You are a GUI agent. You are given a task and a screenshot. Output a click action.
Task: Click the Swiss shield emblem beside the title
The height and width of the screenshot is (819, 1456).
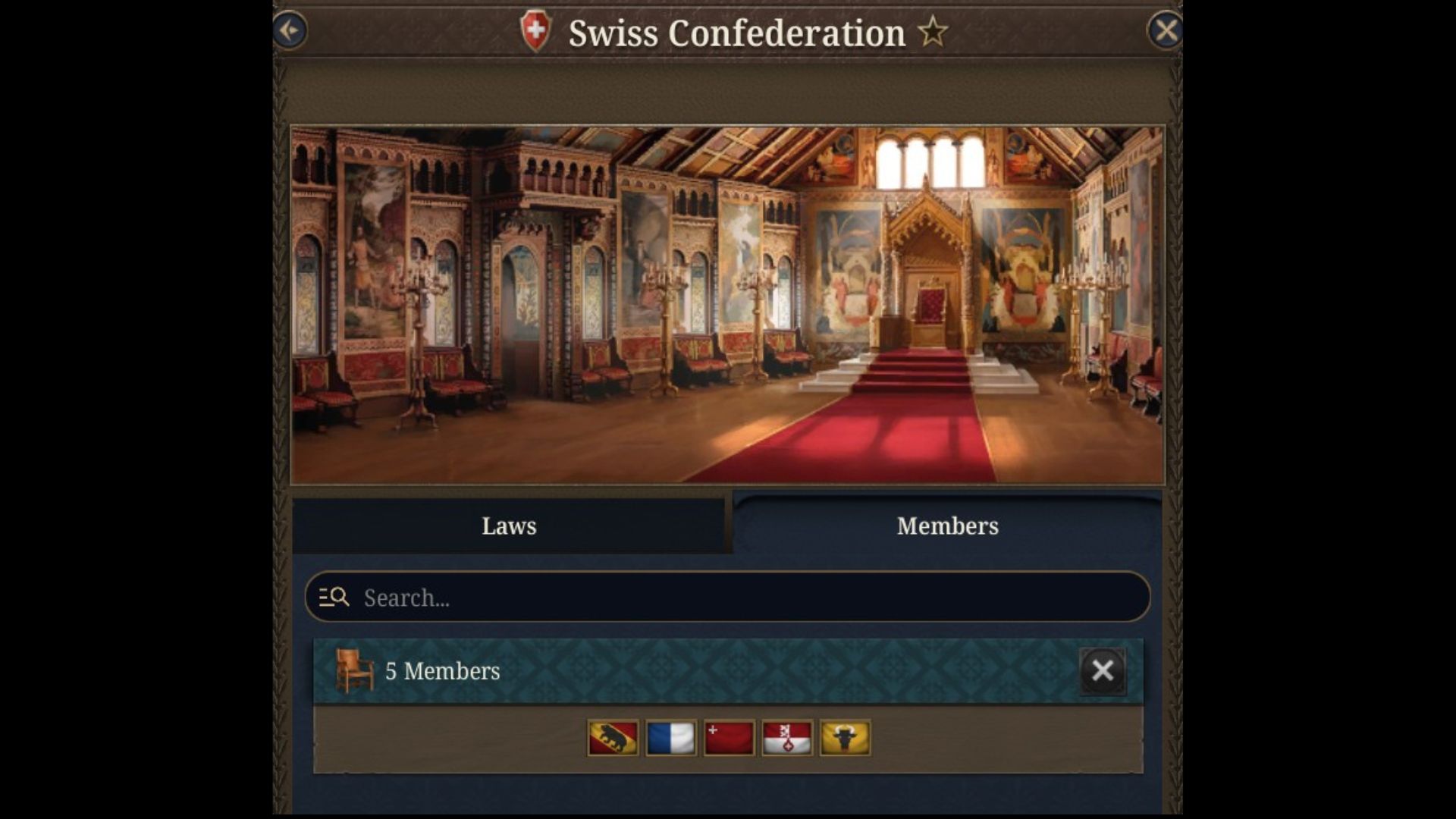(x=535, y=32)
